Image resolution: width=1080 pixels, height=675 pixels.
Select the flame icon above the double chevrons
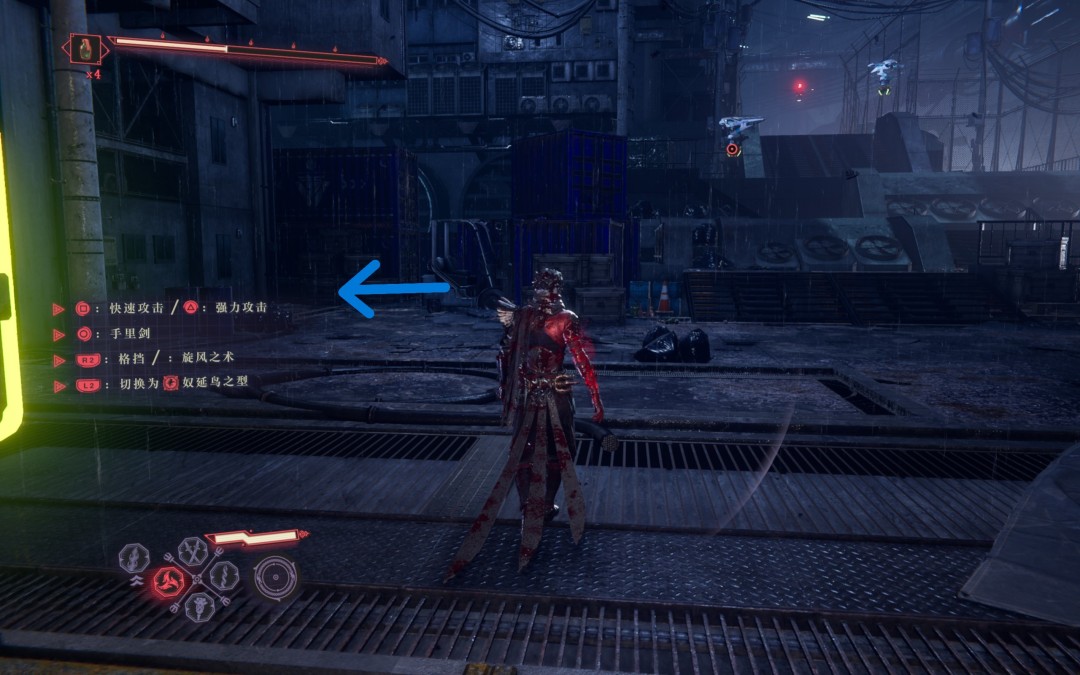[134, 558]
